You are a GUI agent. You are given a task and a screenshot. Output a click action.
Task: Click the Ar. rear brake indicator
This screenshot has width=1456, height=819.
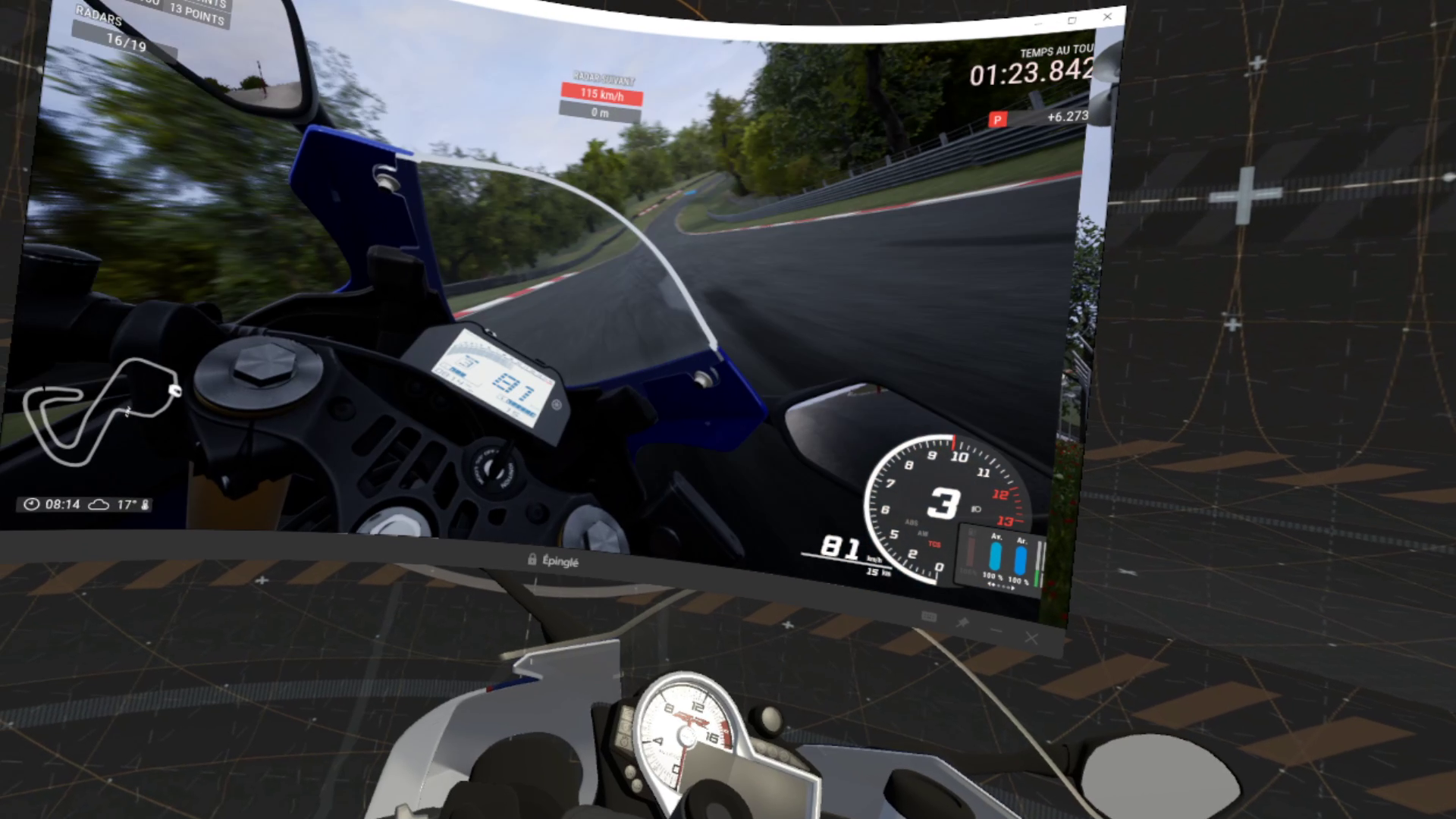click(1020, 559)
